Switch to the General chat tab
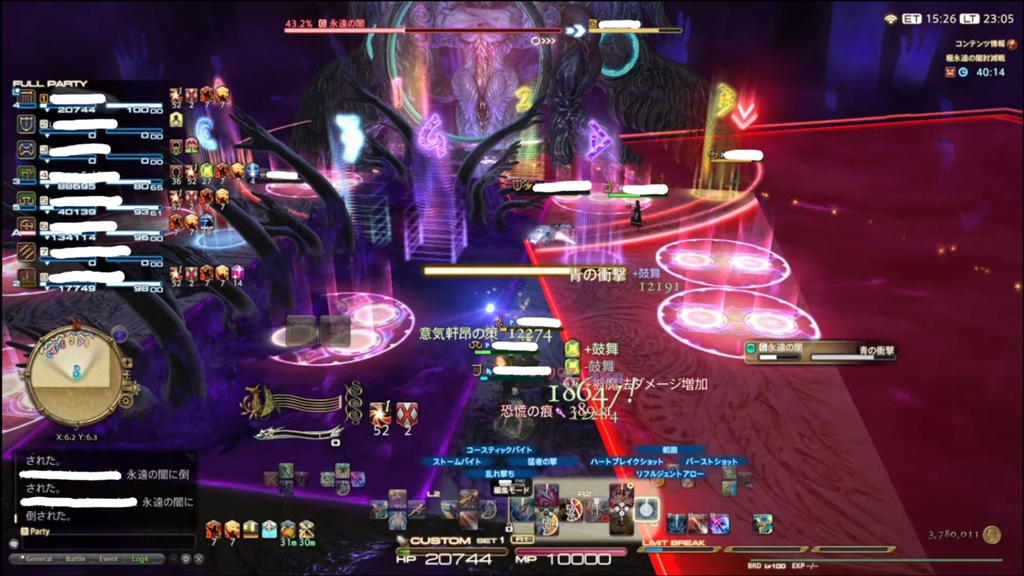The height and width of the screenshot is (576, 1024). [39, 559]
